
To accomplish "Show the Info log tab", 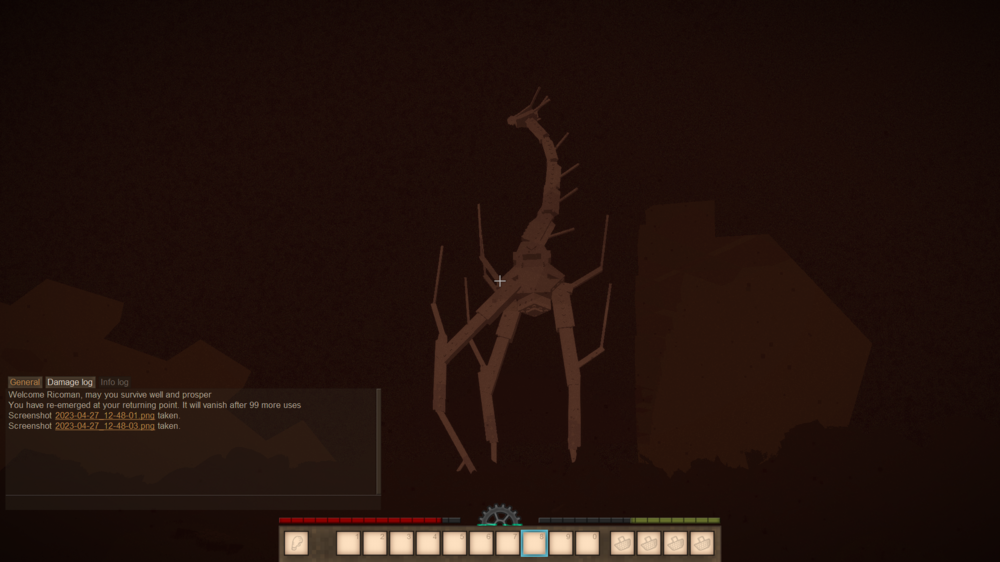I will pyautogui.click(x=114, y=382).
